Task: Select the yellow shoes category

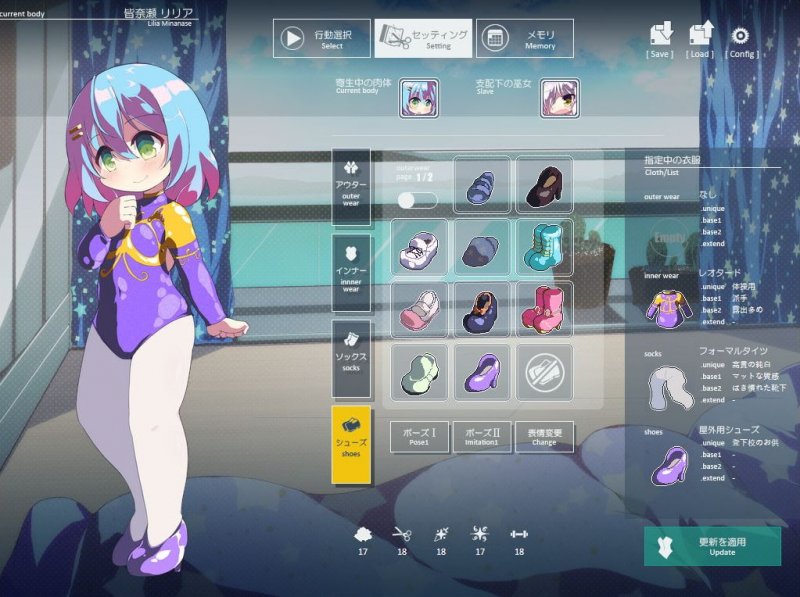Action: click(351, 445)
